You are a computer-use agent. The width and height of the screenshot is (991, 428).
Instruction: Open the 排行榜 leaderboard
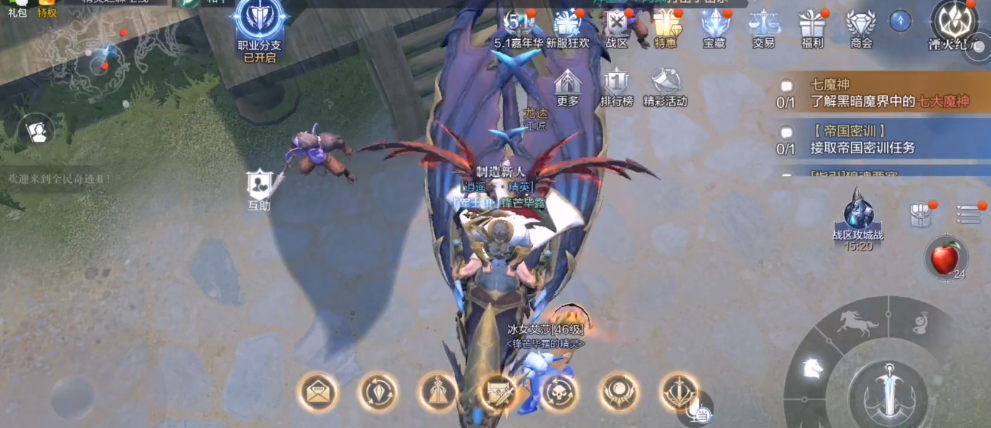[616, 85]
